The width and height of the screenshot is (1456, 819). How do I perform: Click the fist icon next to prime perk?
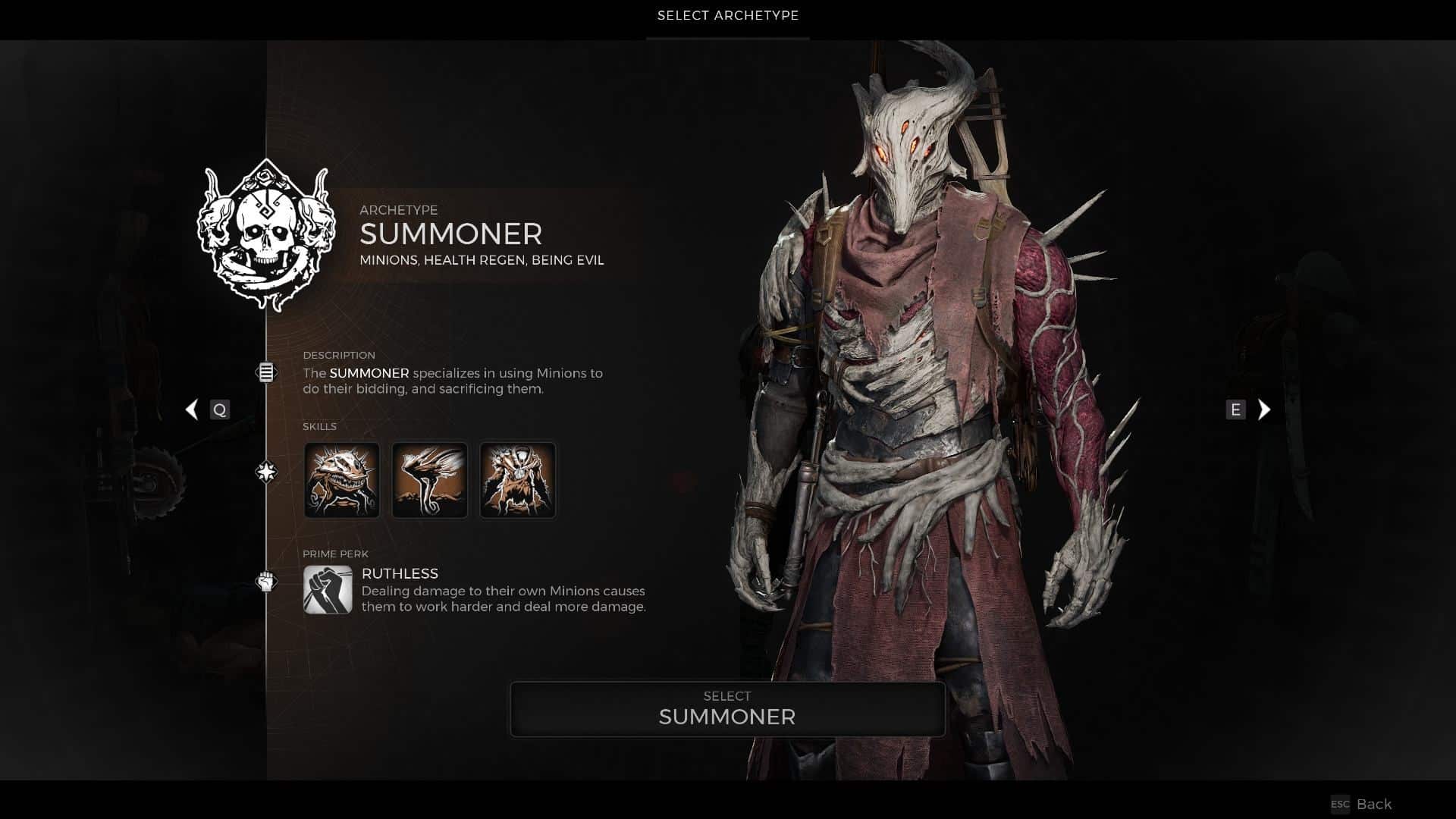pyautogui.click(x=266, y=579)
